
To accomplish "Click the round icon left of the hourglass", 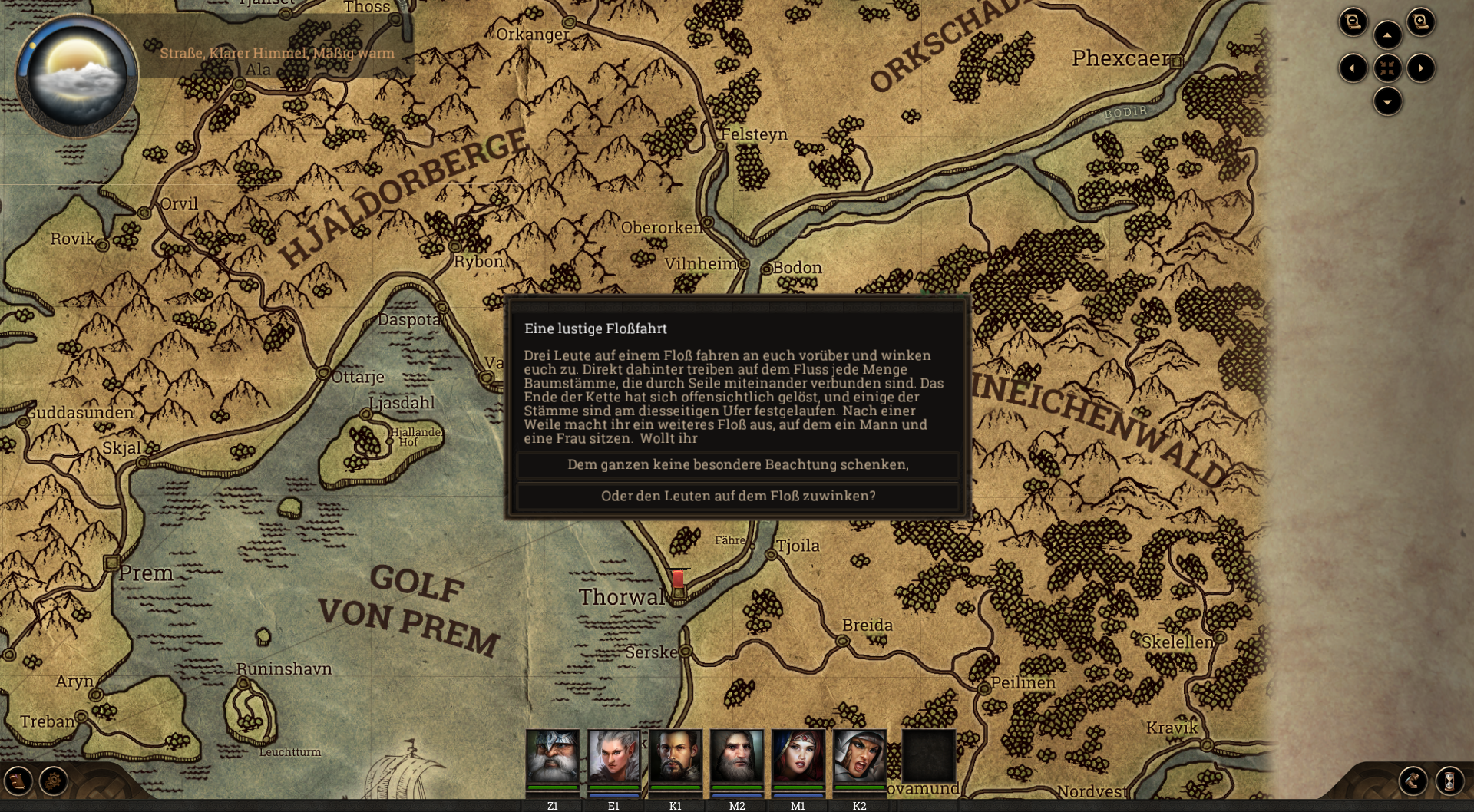I will 1413,781.
